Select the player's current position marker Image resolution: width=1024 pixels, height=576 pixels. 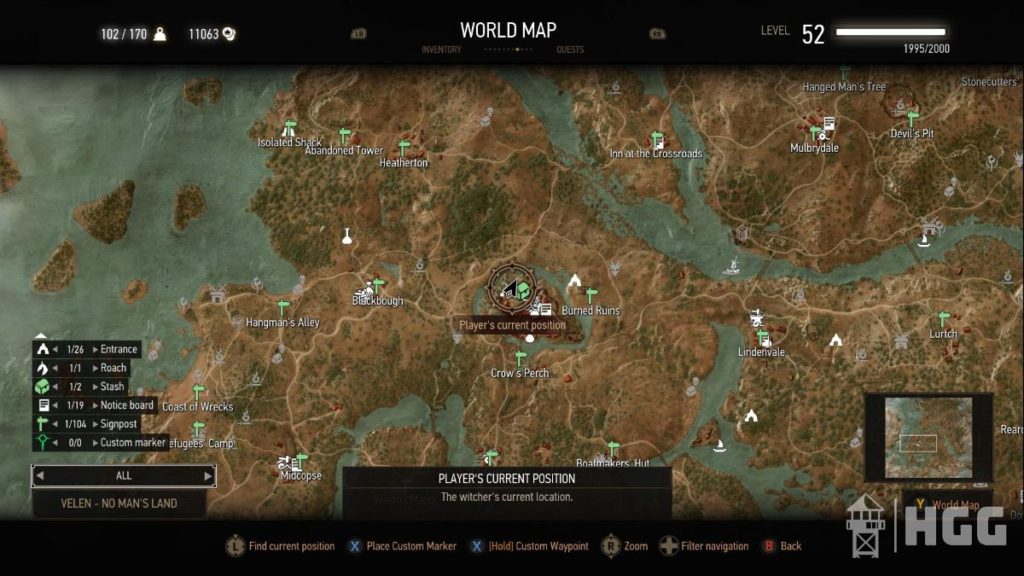511,290
